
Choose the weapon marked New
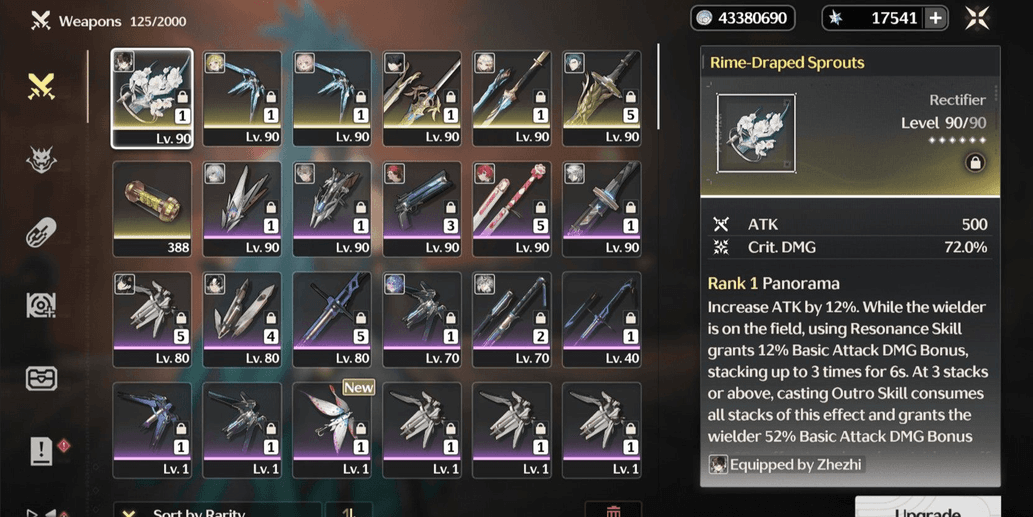pyautogui.click(x=332, y=429)
